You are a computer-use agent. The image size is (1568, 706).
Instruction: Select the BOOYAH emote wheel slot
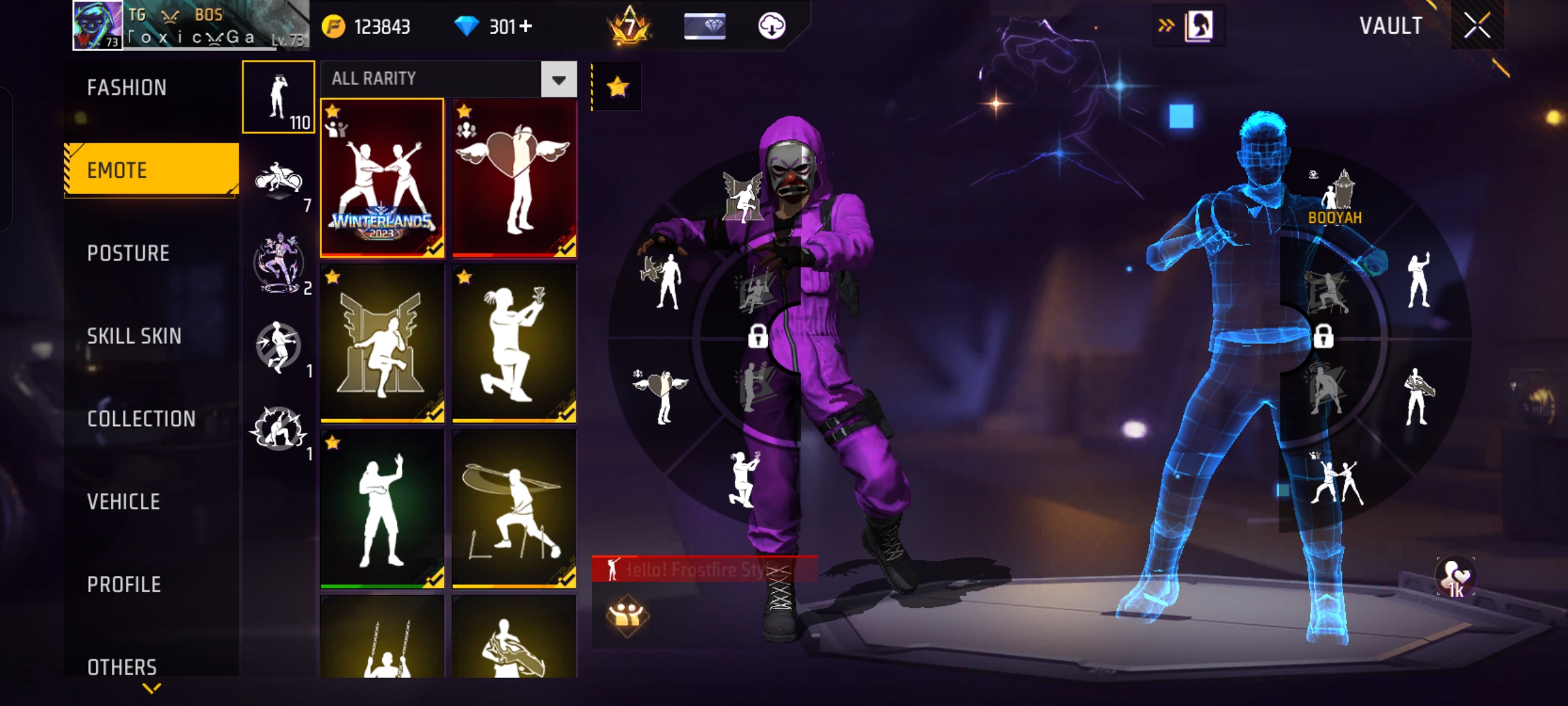pos(1335,197)
